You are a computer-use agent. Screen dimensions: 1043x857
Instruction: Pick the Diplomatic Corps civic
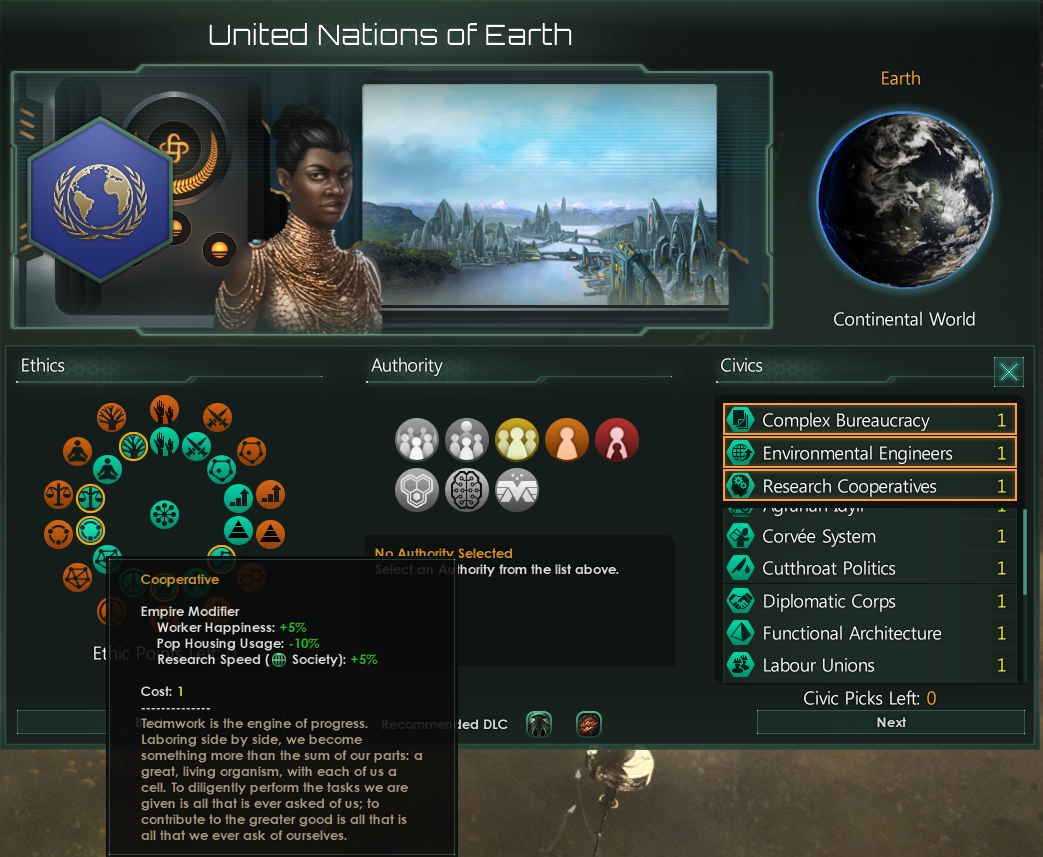869,601
